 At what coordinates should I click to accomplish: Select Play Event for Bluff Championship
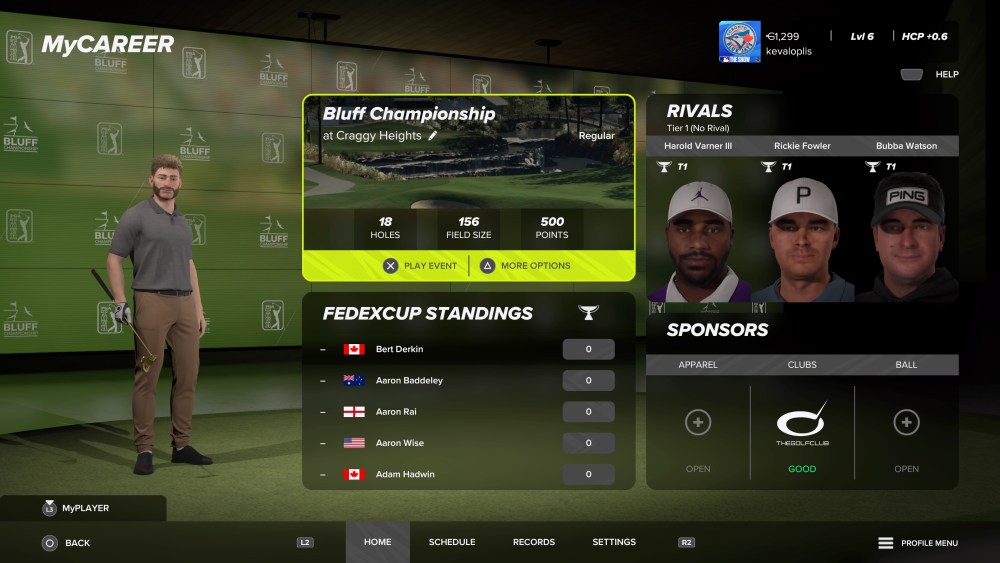pos(421,266)
